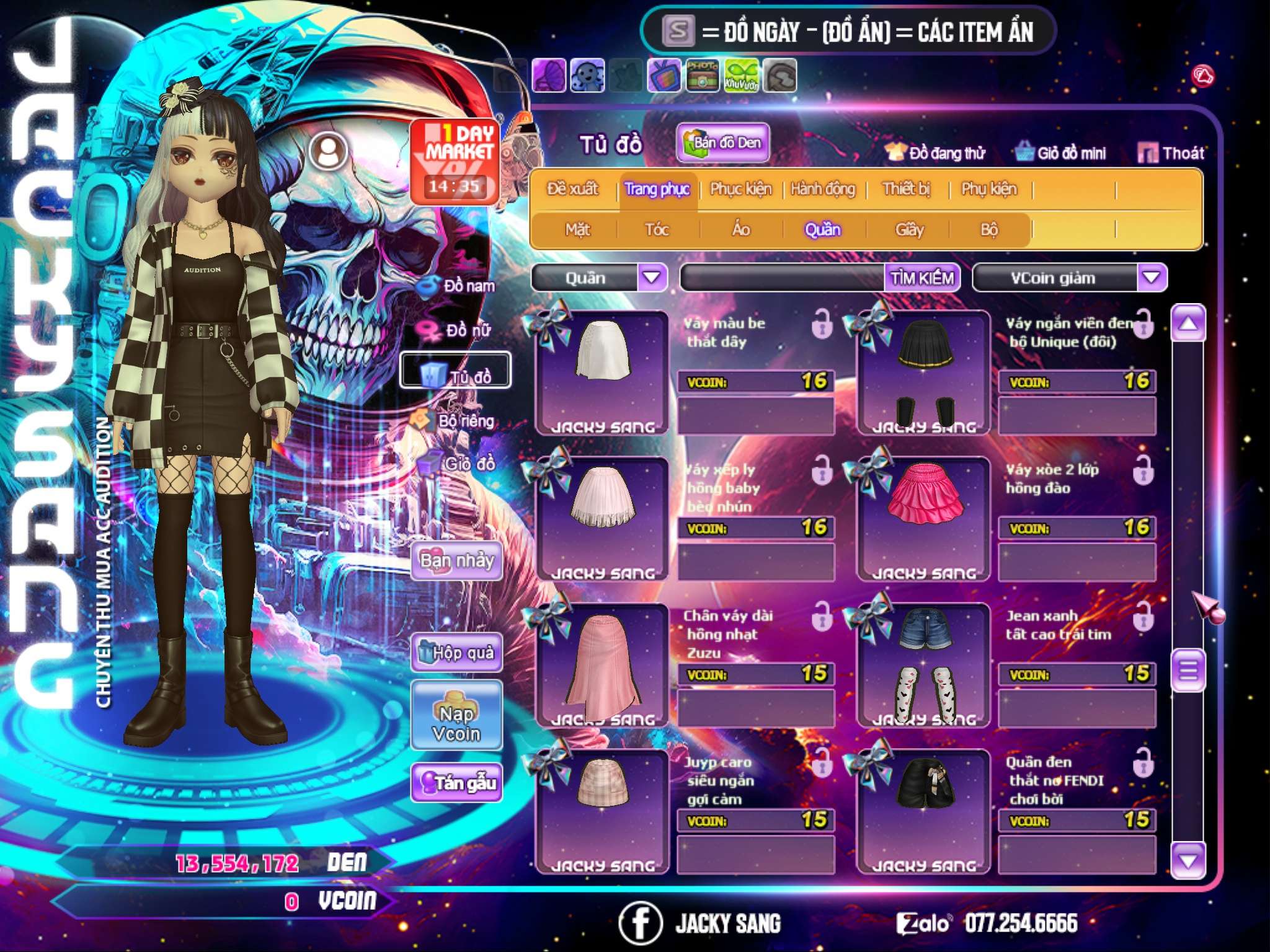Open the Hộp quà gift box

456,652
